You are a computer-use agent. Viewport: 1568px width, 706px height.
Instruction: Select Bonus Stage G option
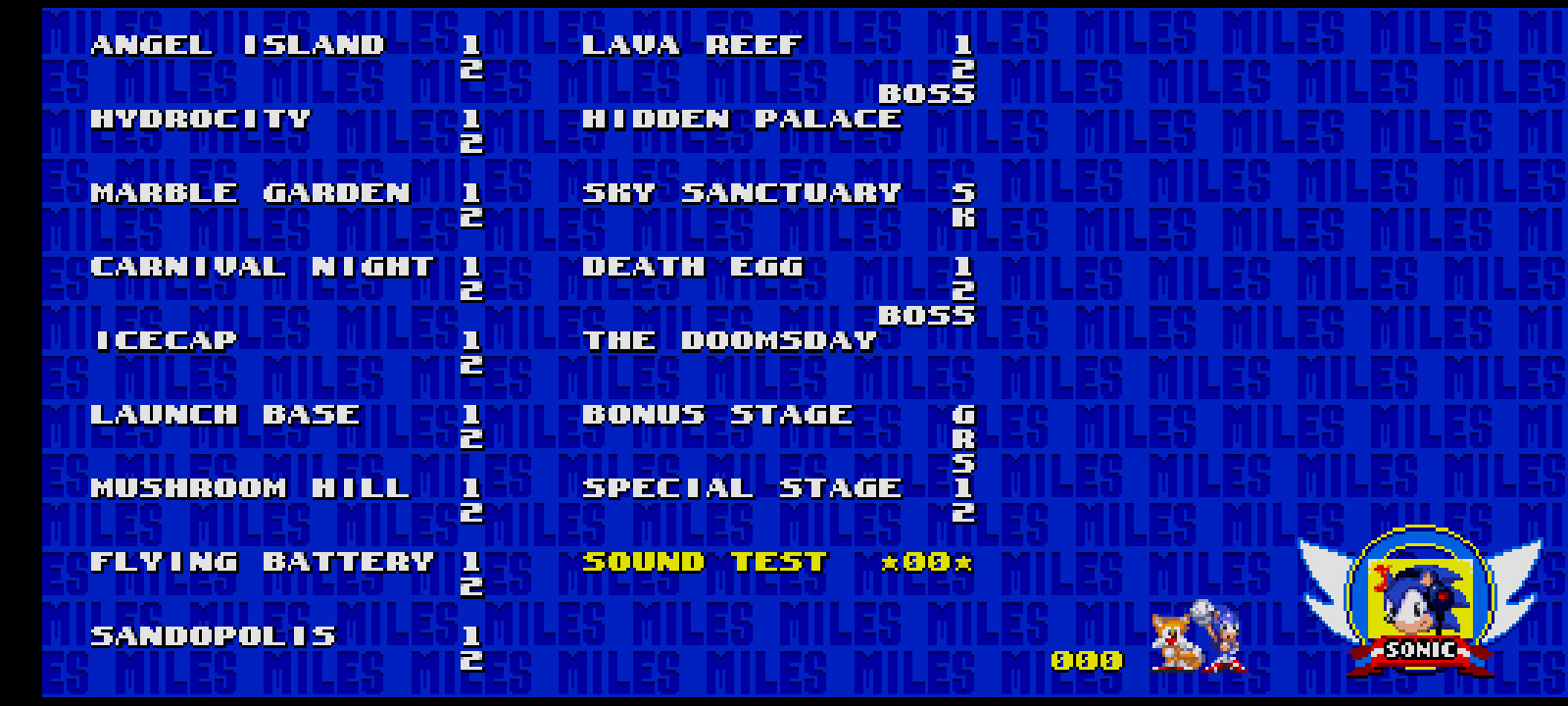click(963, 415)
